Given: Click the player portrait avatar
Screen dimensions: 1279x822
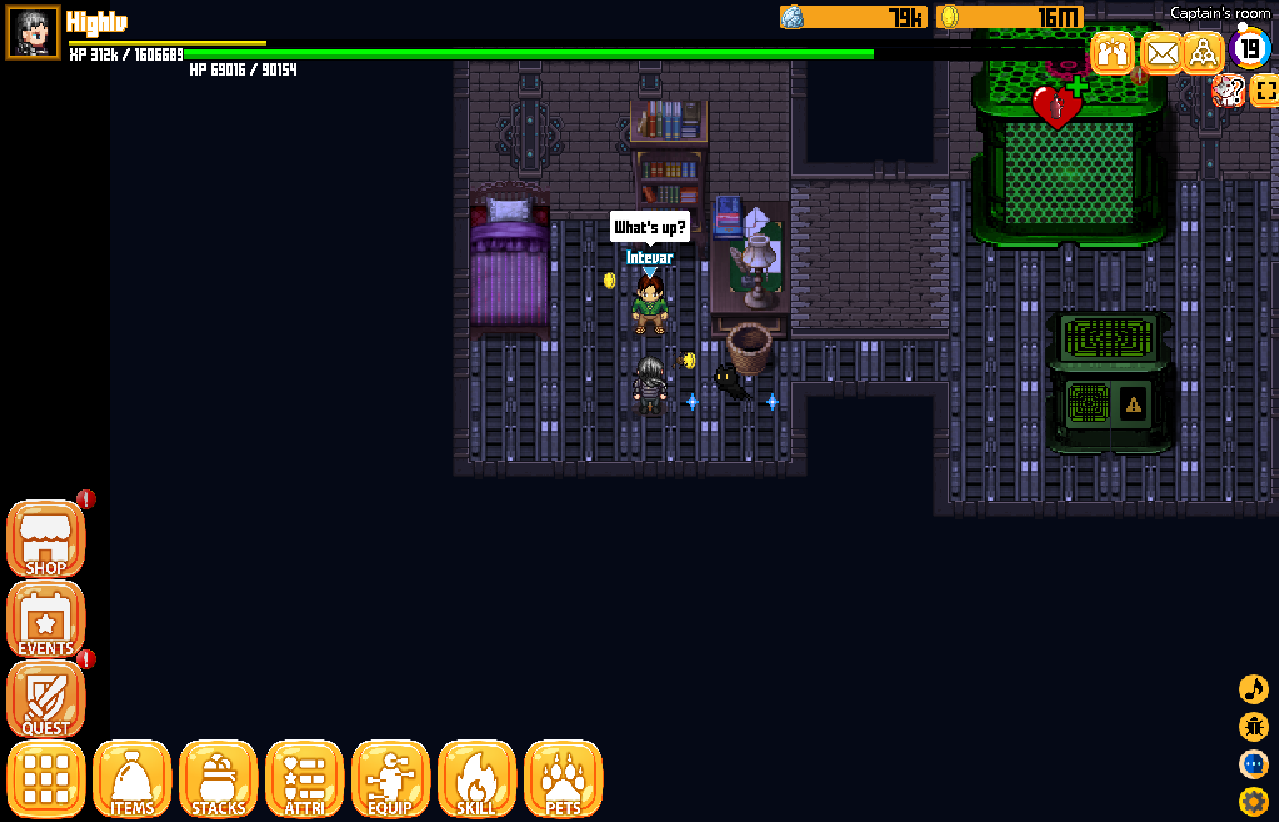Looking at the screenshot, I should [33, 32].
